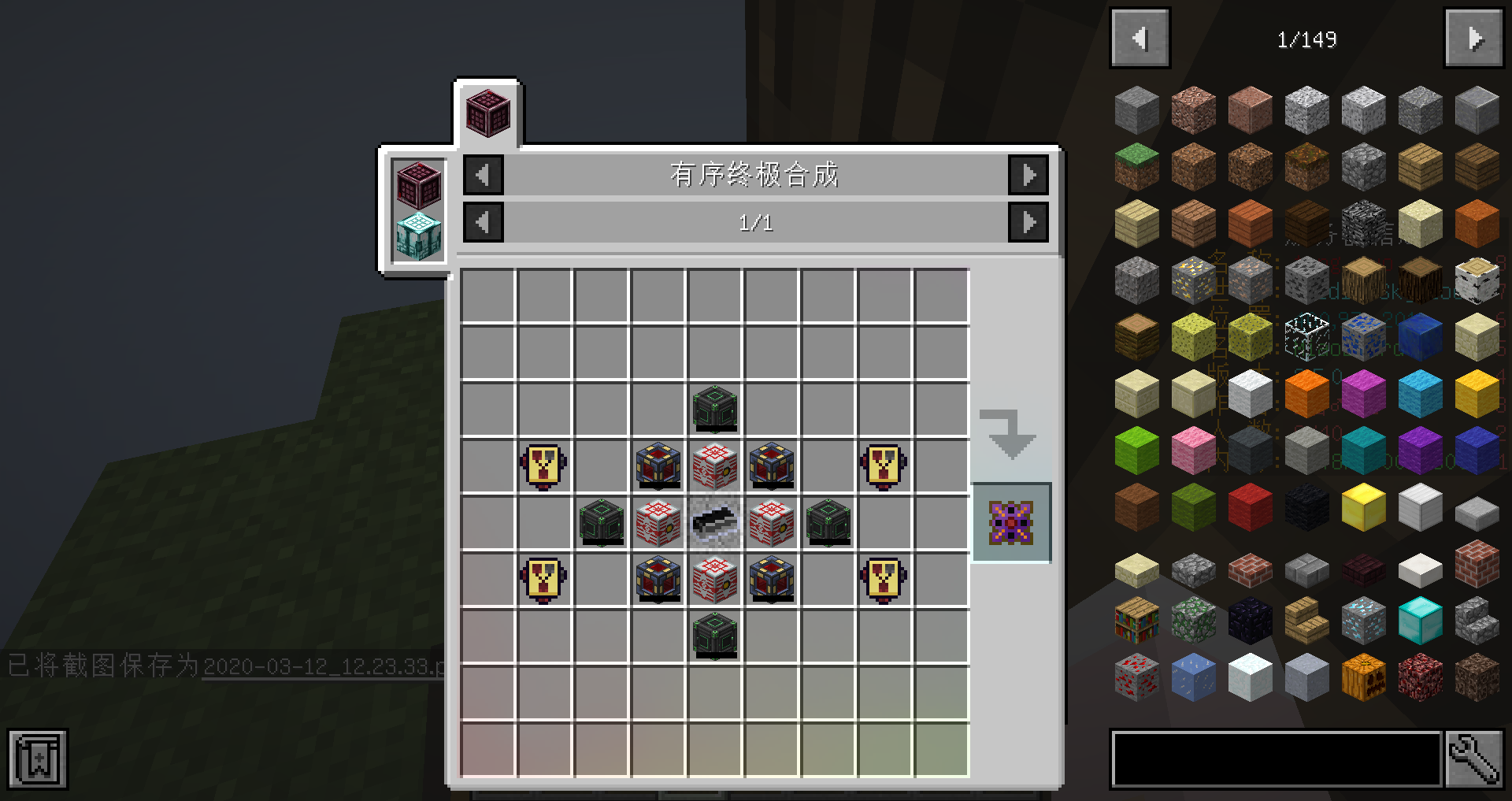Open the saved screenshot file link
Viewport: 1512px width, 801px height.
point(323,667)
